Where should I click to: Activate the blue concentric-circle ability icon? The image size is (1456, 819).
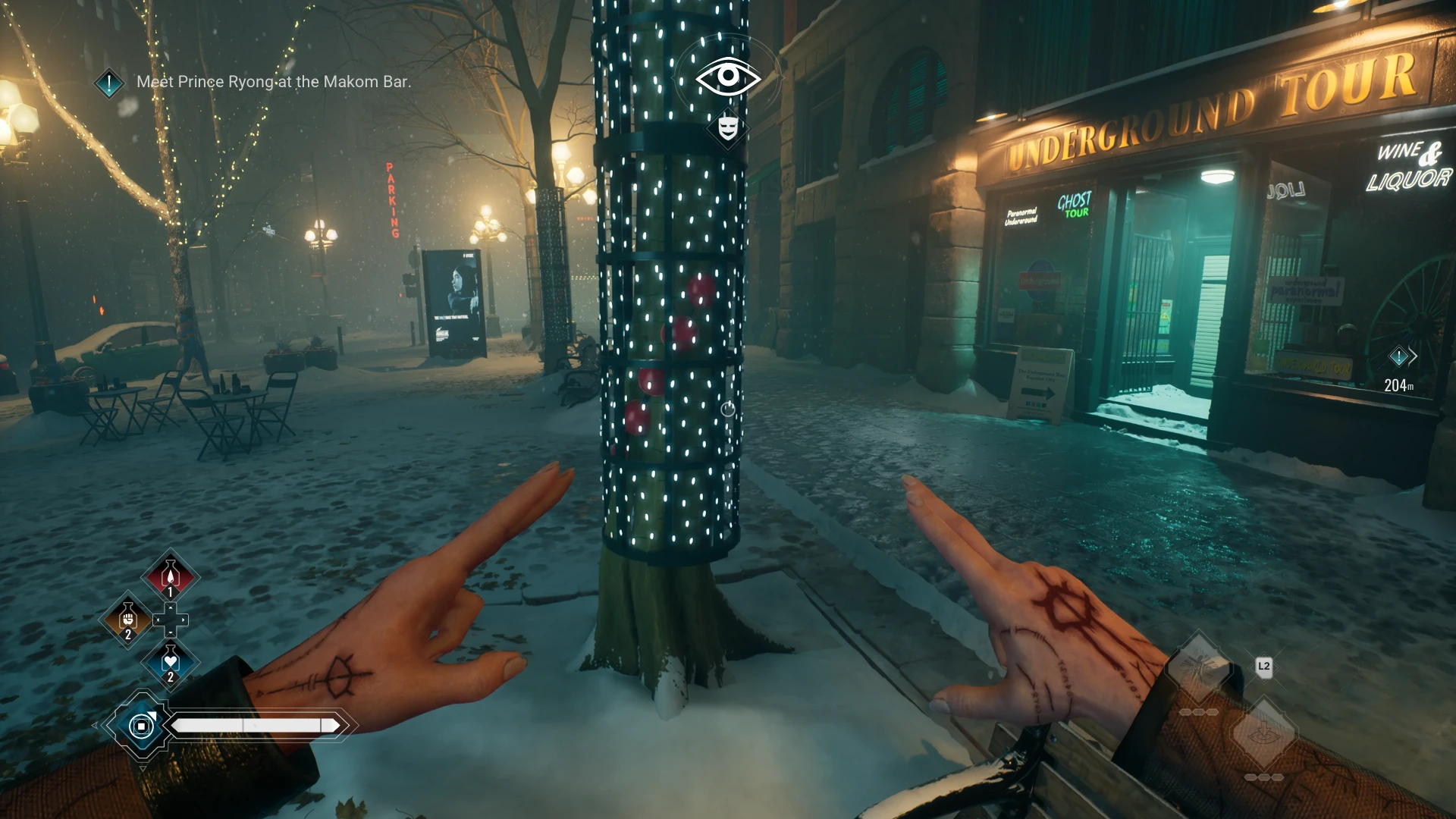tap(141, 726)
